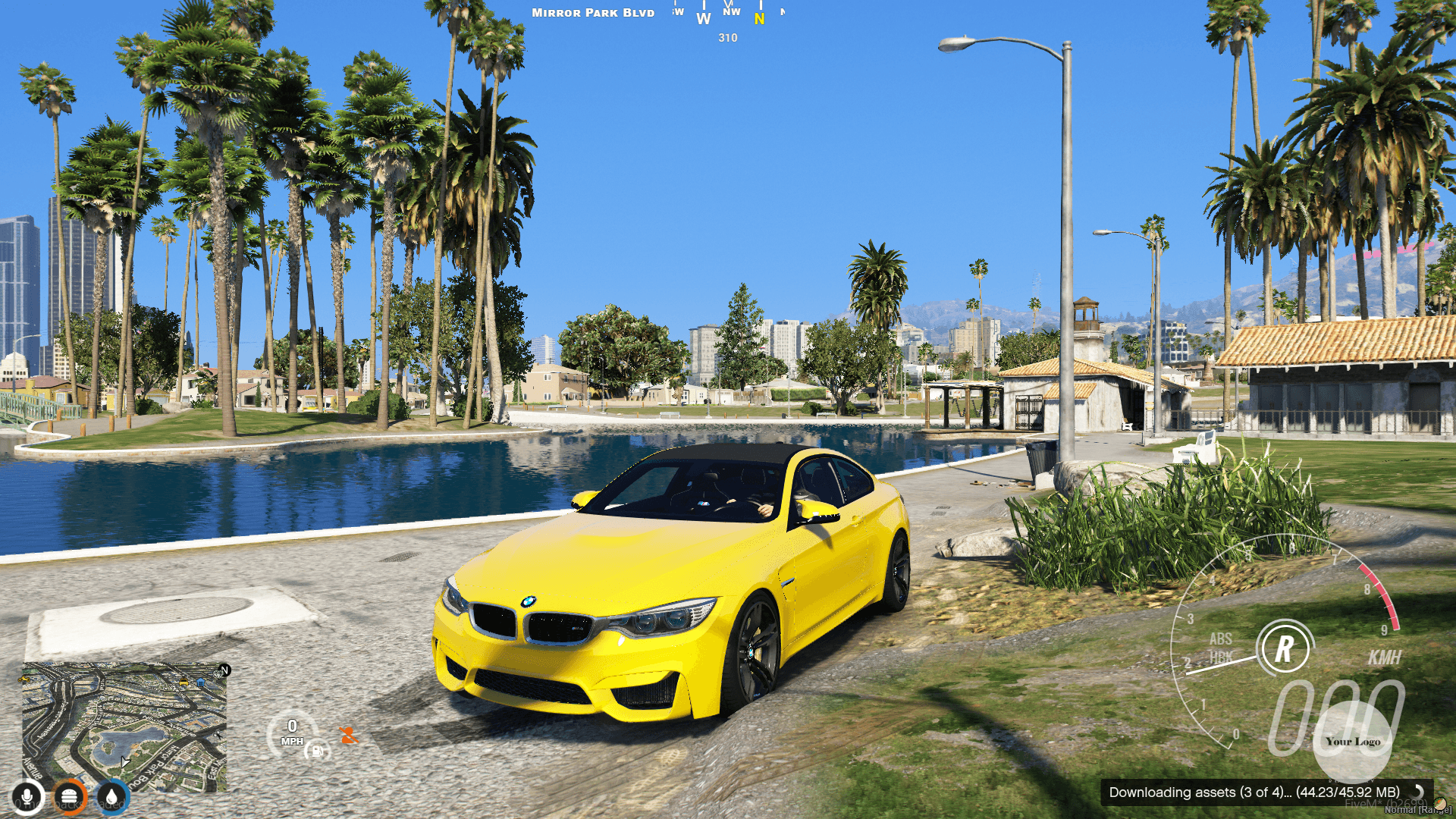Image resolution: width=1456 pixels, height=819 pixels.
Task: Click the N compass rose on the minimap
Action: 224,670
